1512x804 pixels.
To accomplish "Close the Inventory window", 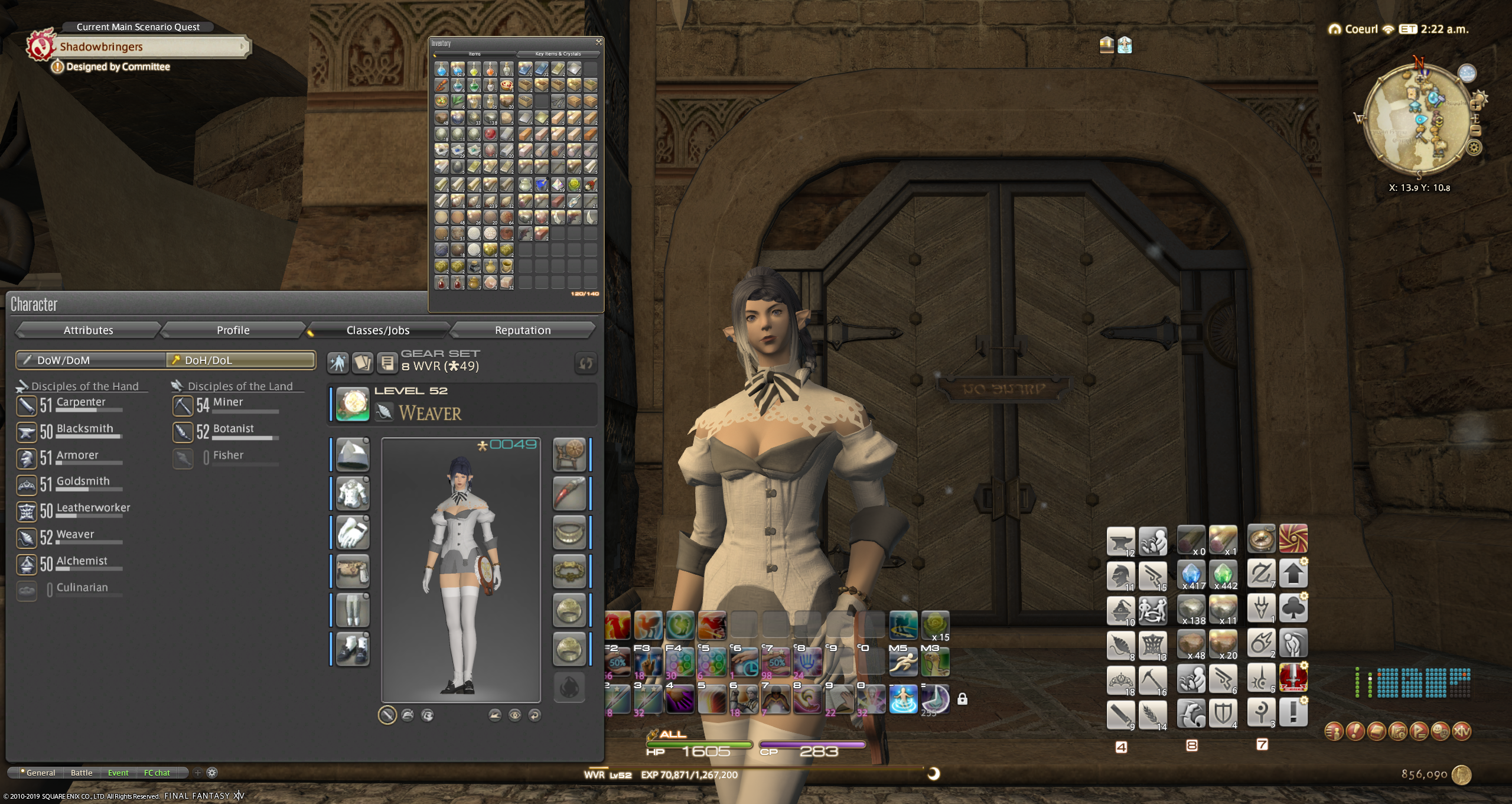I will coord(598,42).
